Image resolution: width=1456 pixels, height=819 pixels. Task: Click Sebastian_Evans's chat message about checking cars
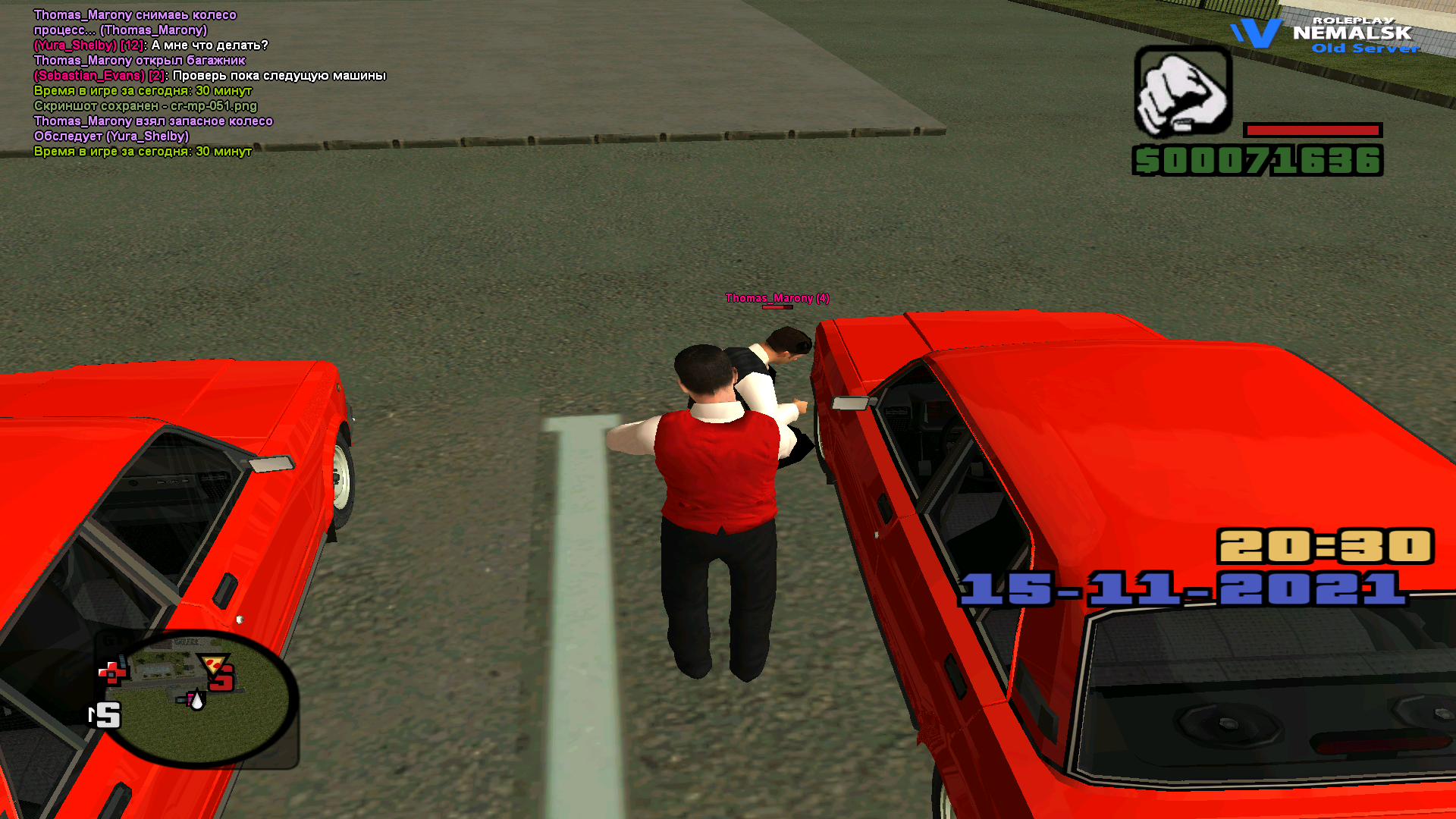click(210, 76)
